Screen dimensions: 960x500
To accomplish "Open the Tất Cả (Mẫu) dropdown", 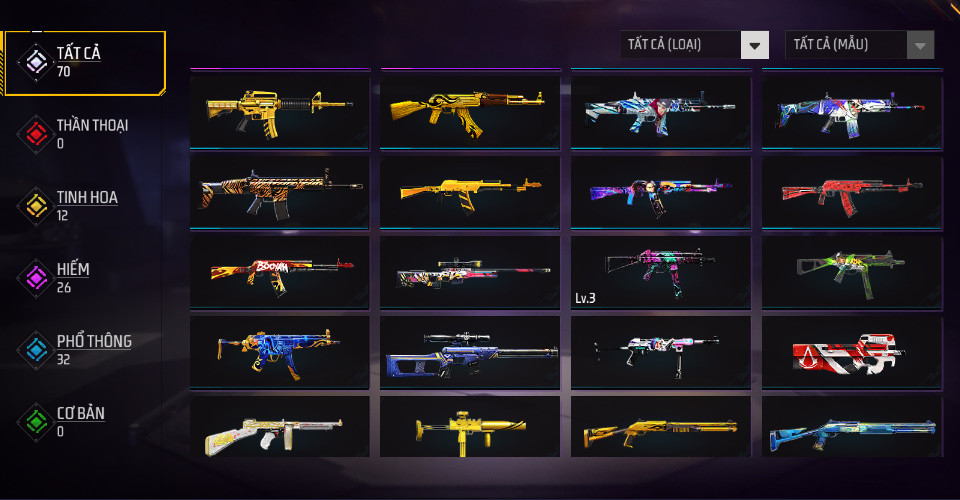I will [x=860, y=45].
